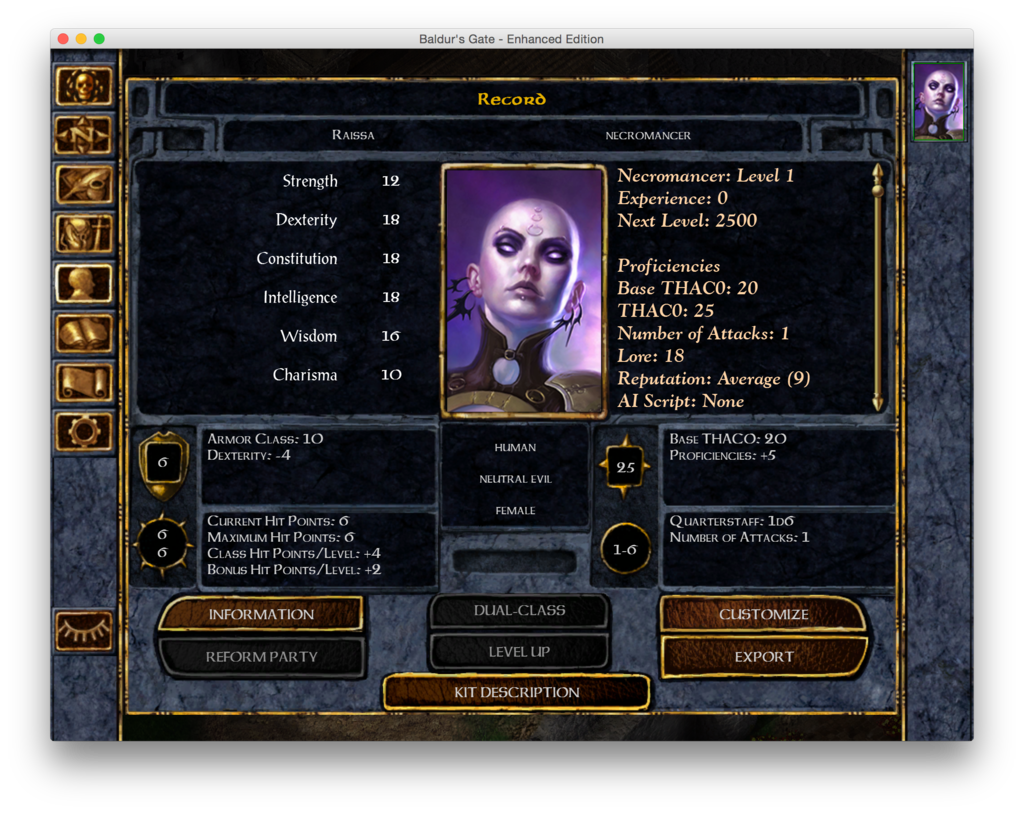Minimize the window with the yellow button
The image size is (1024, 813).
[81, 39]
